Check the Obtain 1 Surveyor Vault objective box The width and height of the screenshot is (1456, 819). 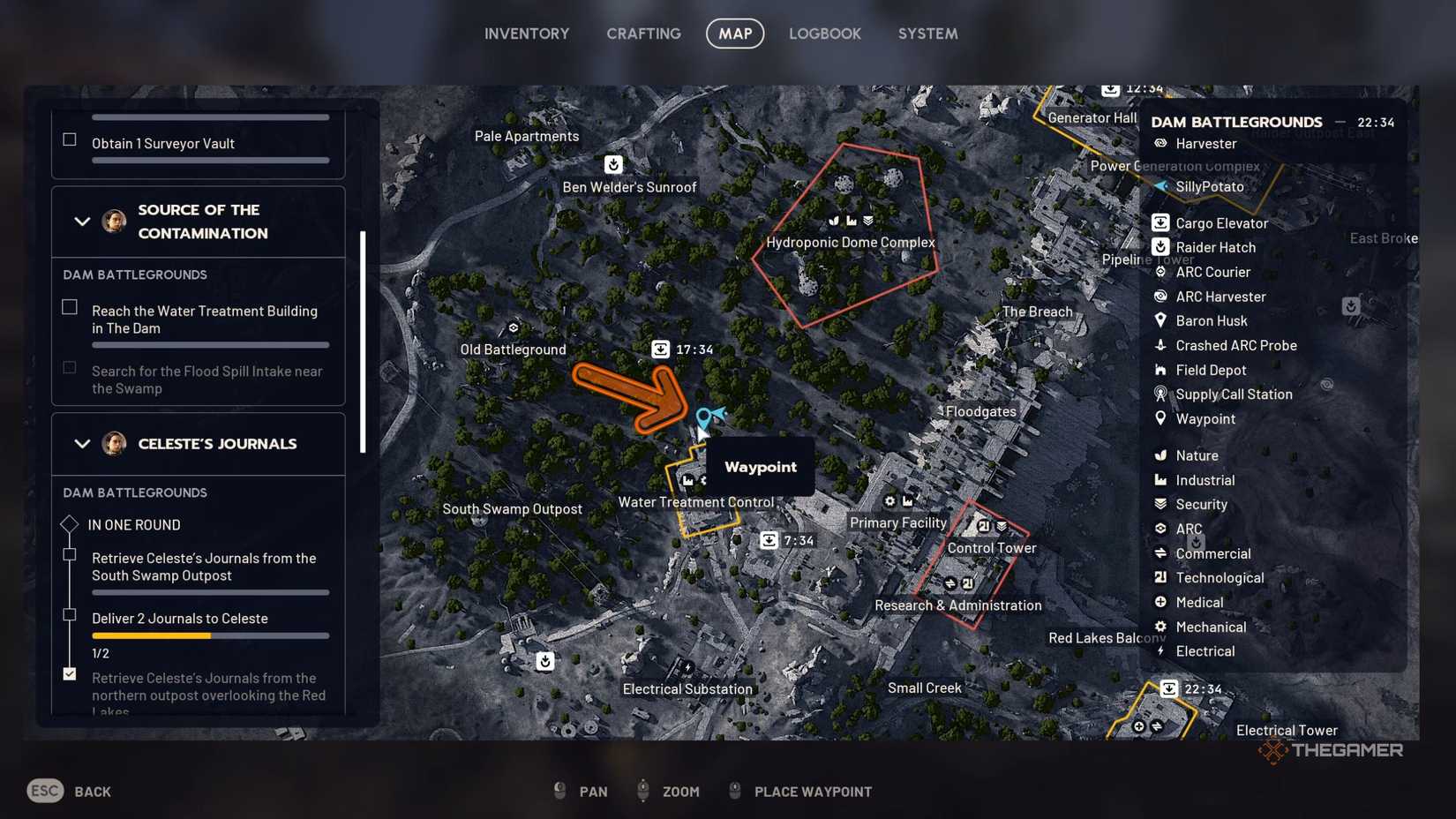(69, 137)
